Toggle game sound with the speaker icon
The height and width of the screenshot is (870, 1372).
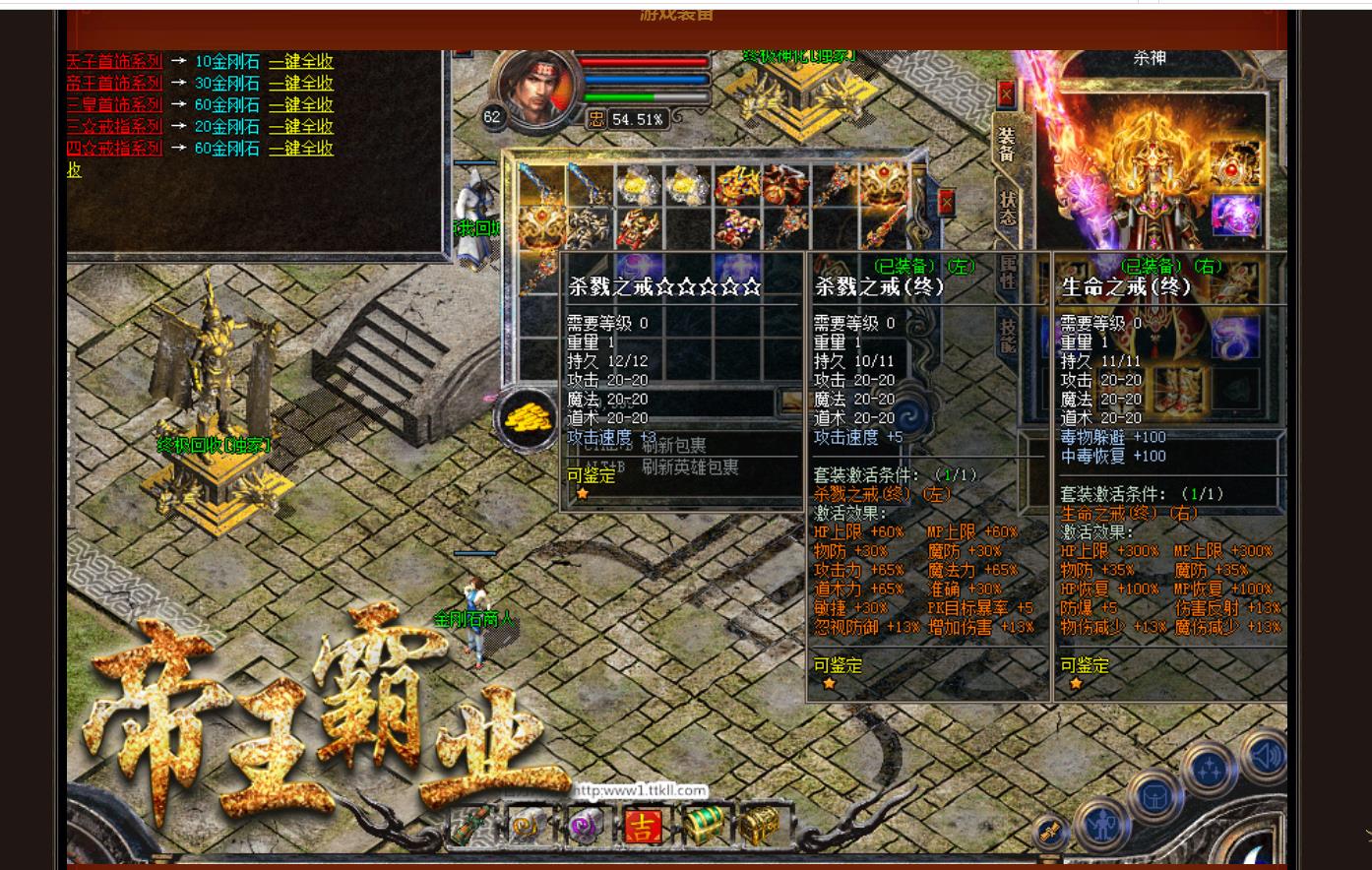1267,756
